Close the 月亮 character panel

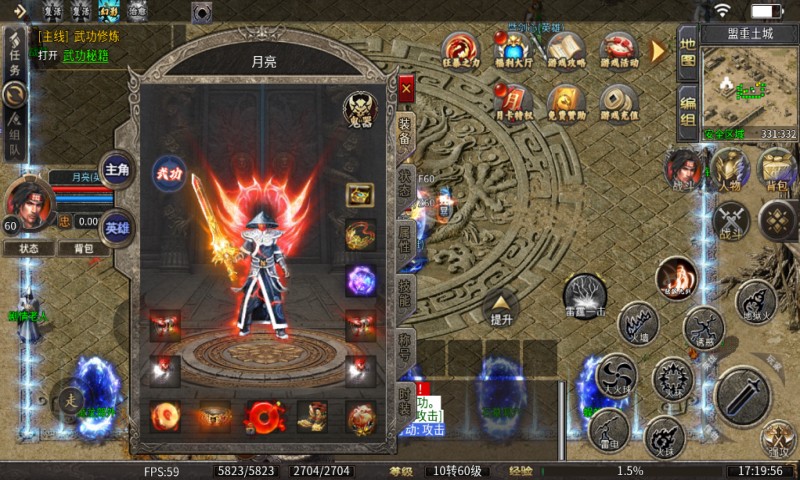pyautogui.click(x=405, y=88)
